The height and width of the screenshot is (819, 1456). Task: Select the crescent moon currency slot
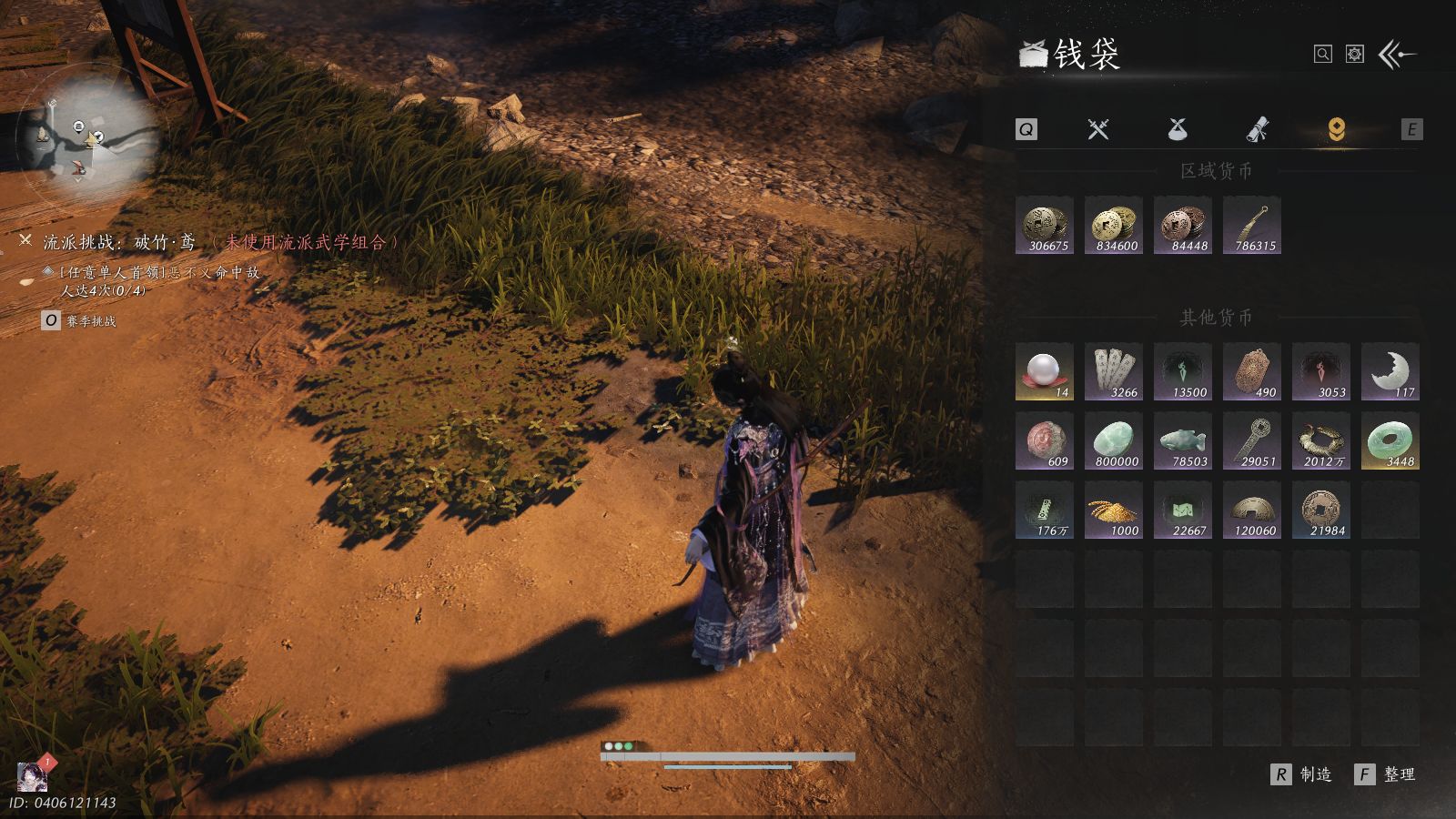pyautogui.click(x=1390, y=371)
